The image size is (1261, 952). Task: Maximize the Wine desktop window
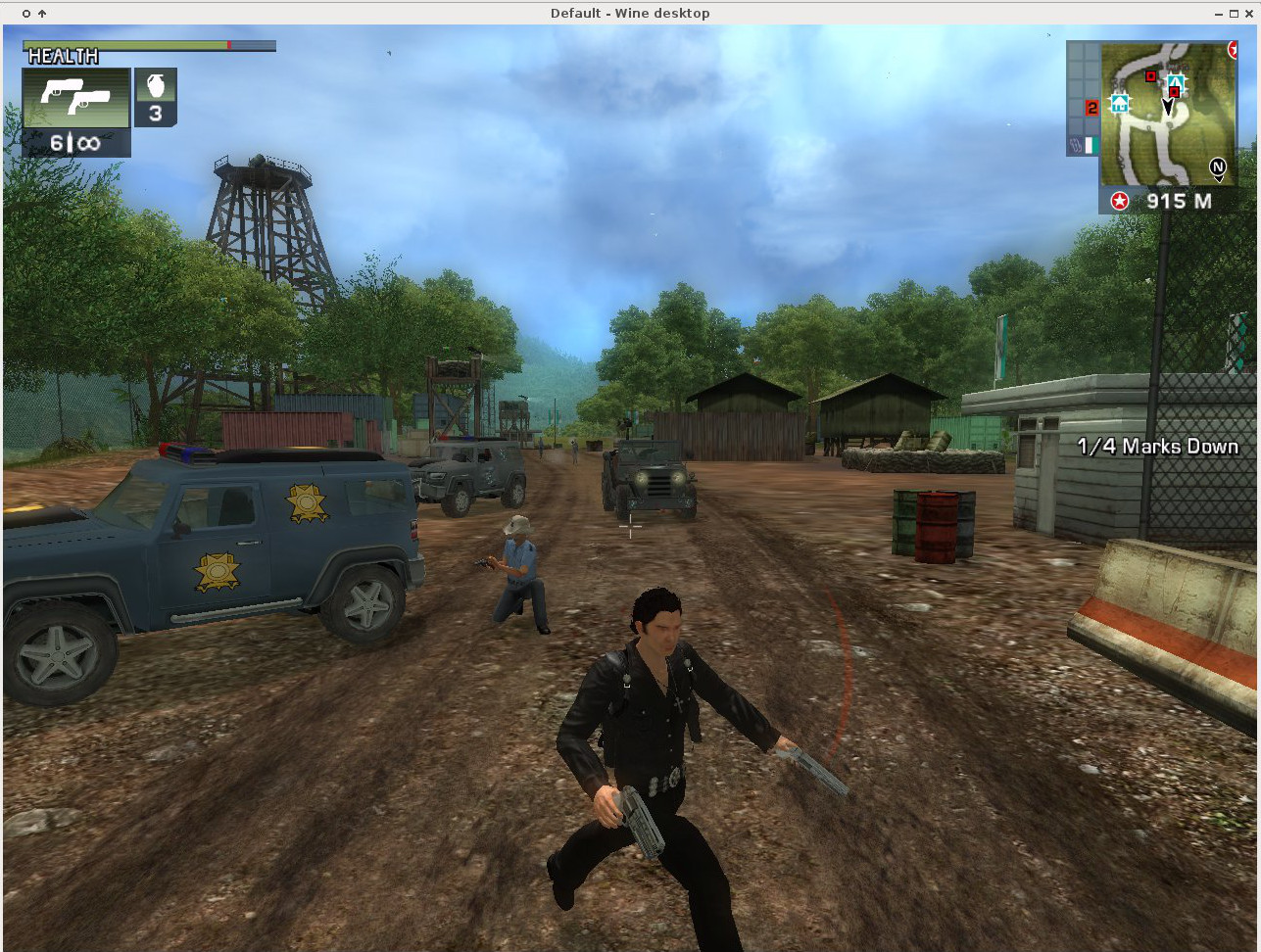pos(1234,13)
